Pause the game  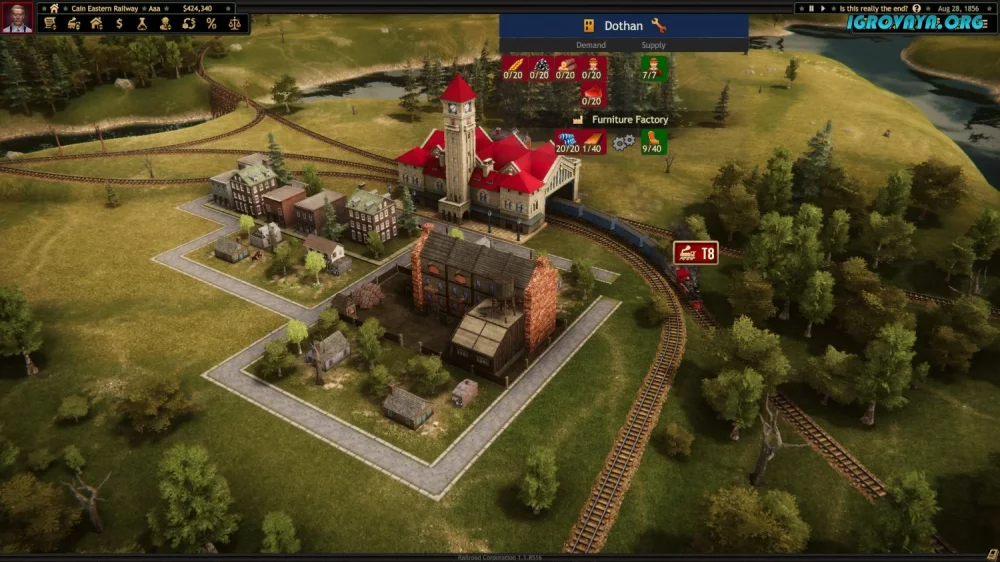[813, 8]
